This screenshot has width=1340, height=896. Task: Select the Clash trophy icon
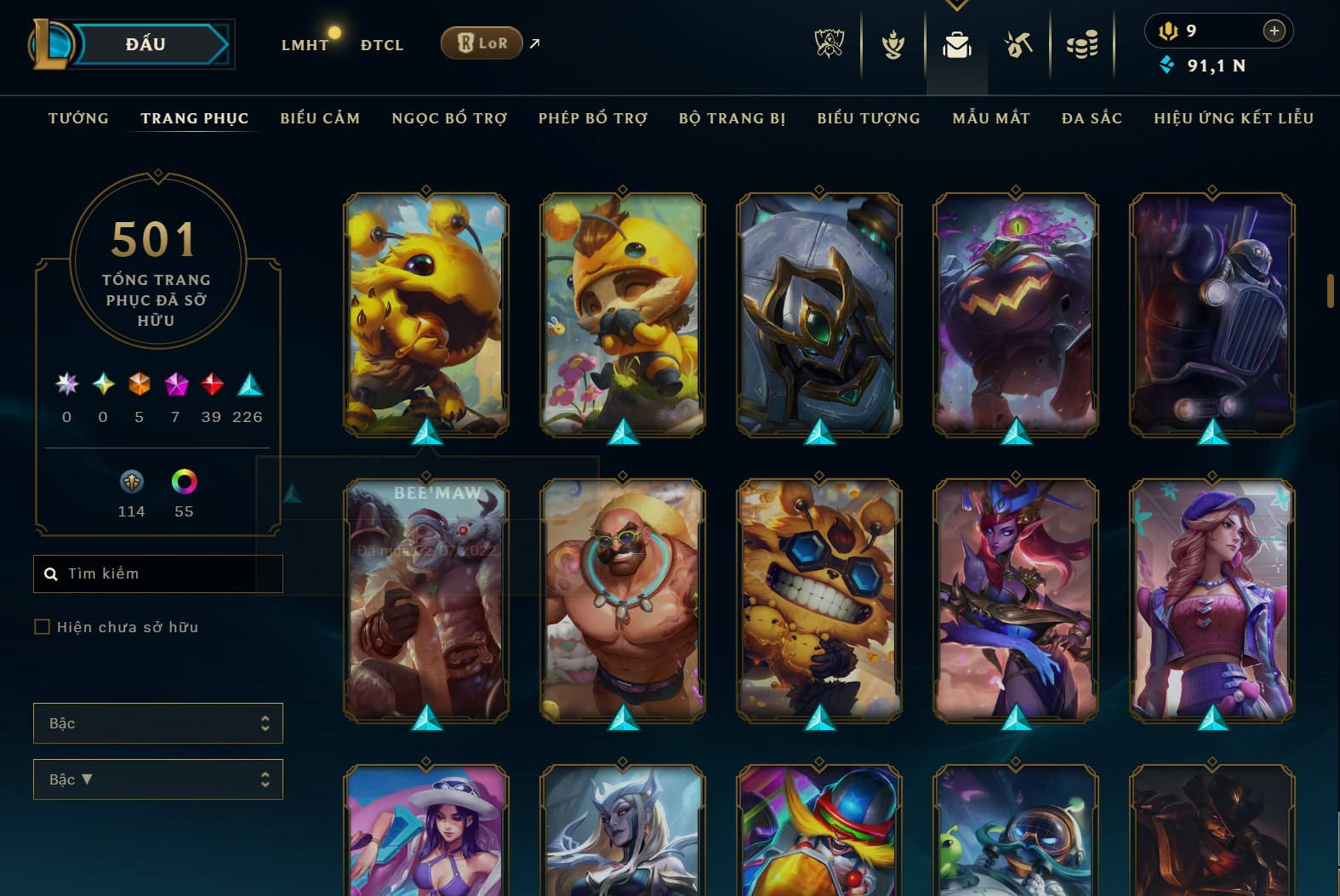(x=891, y=44)
